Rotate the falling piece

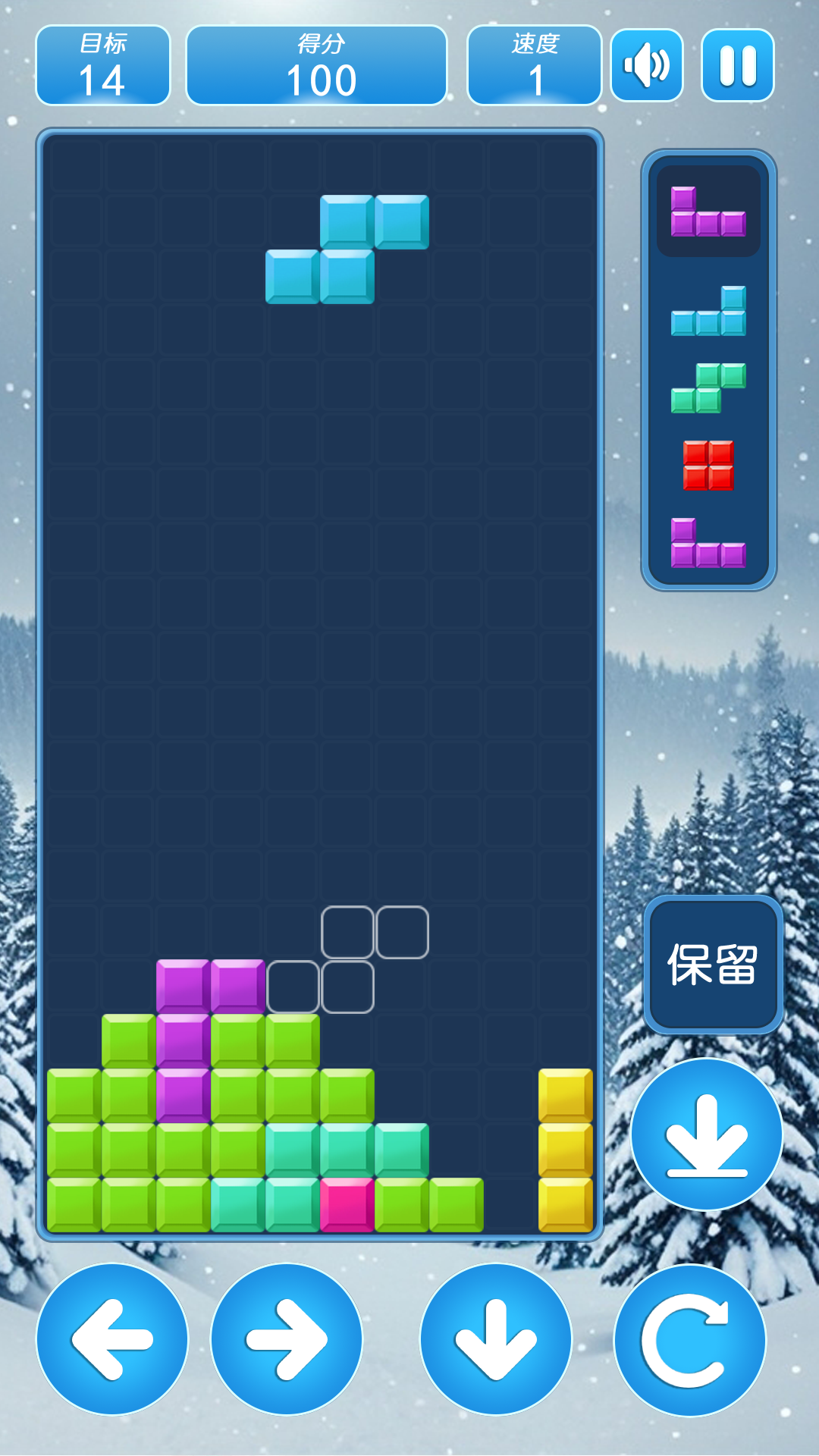(x=689, y=1340)
